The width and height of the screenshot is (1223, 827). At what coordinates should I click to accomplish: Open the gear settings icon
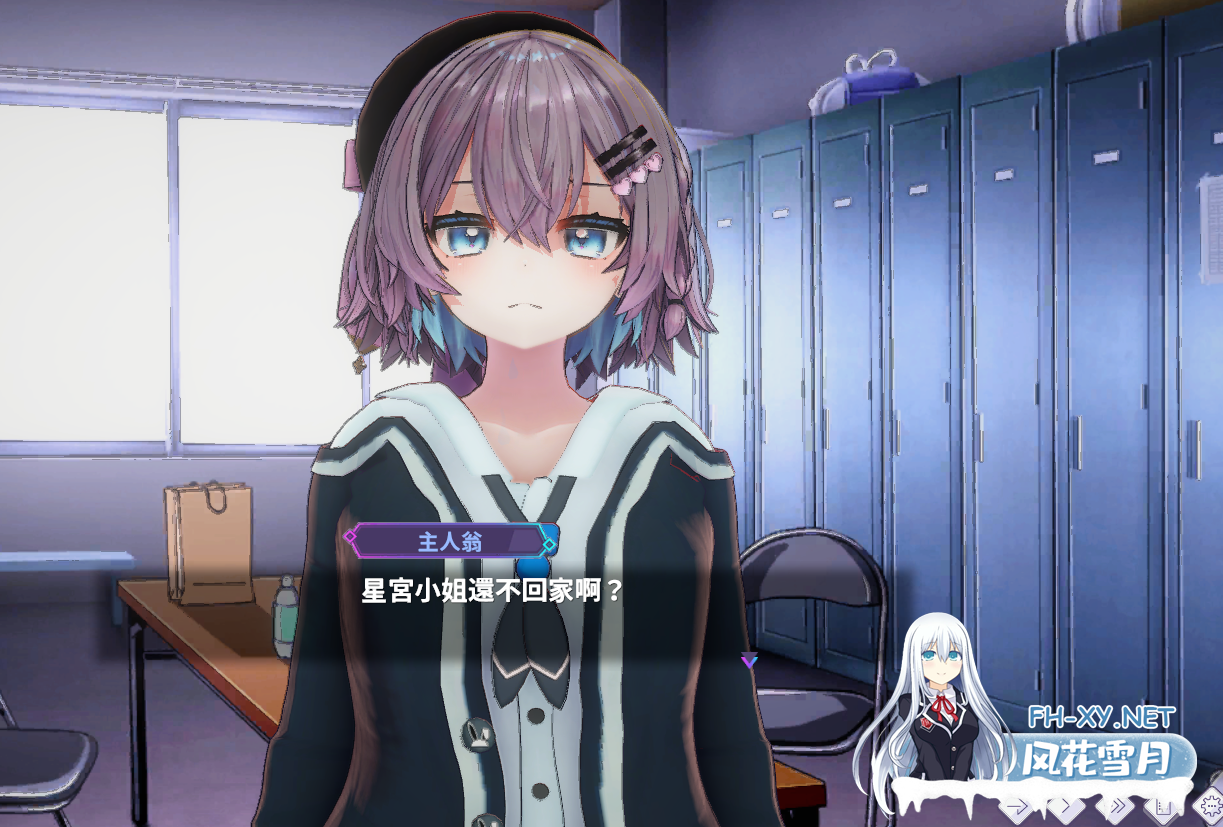[x=1210, y=804]
